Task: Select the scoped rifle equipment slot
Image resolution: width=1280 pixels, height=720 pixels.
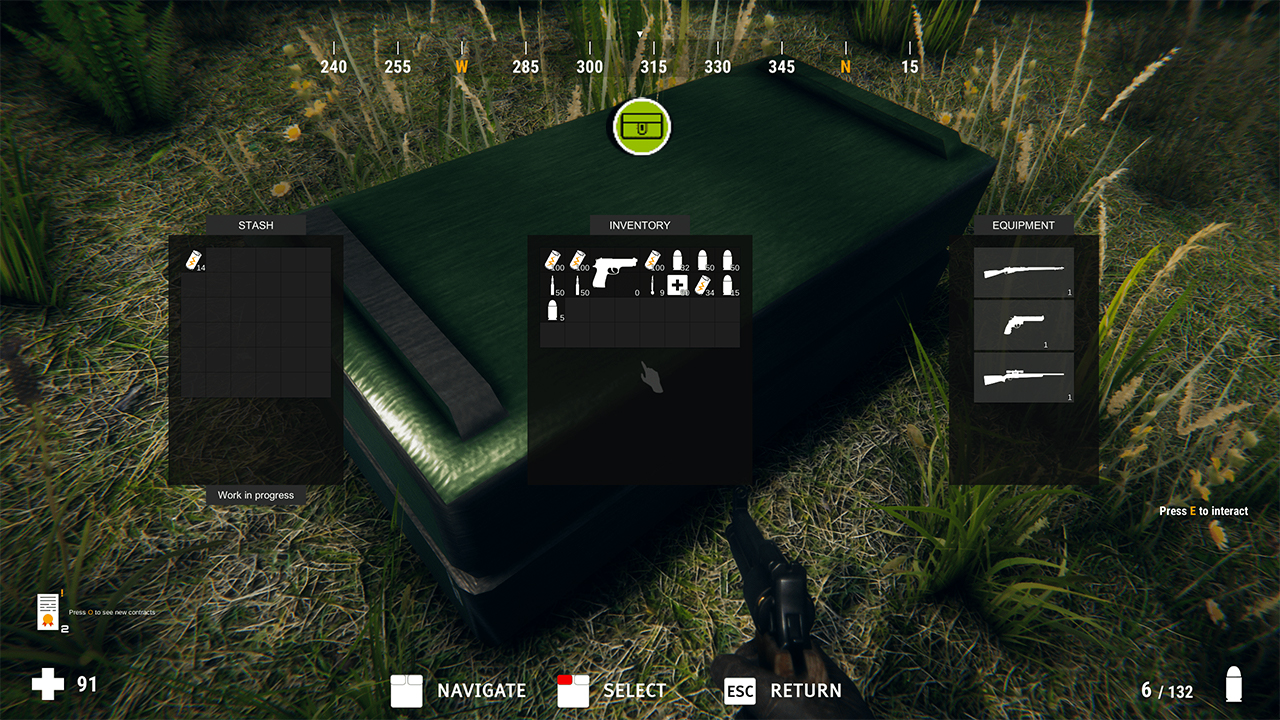Action: point(1023,377)
